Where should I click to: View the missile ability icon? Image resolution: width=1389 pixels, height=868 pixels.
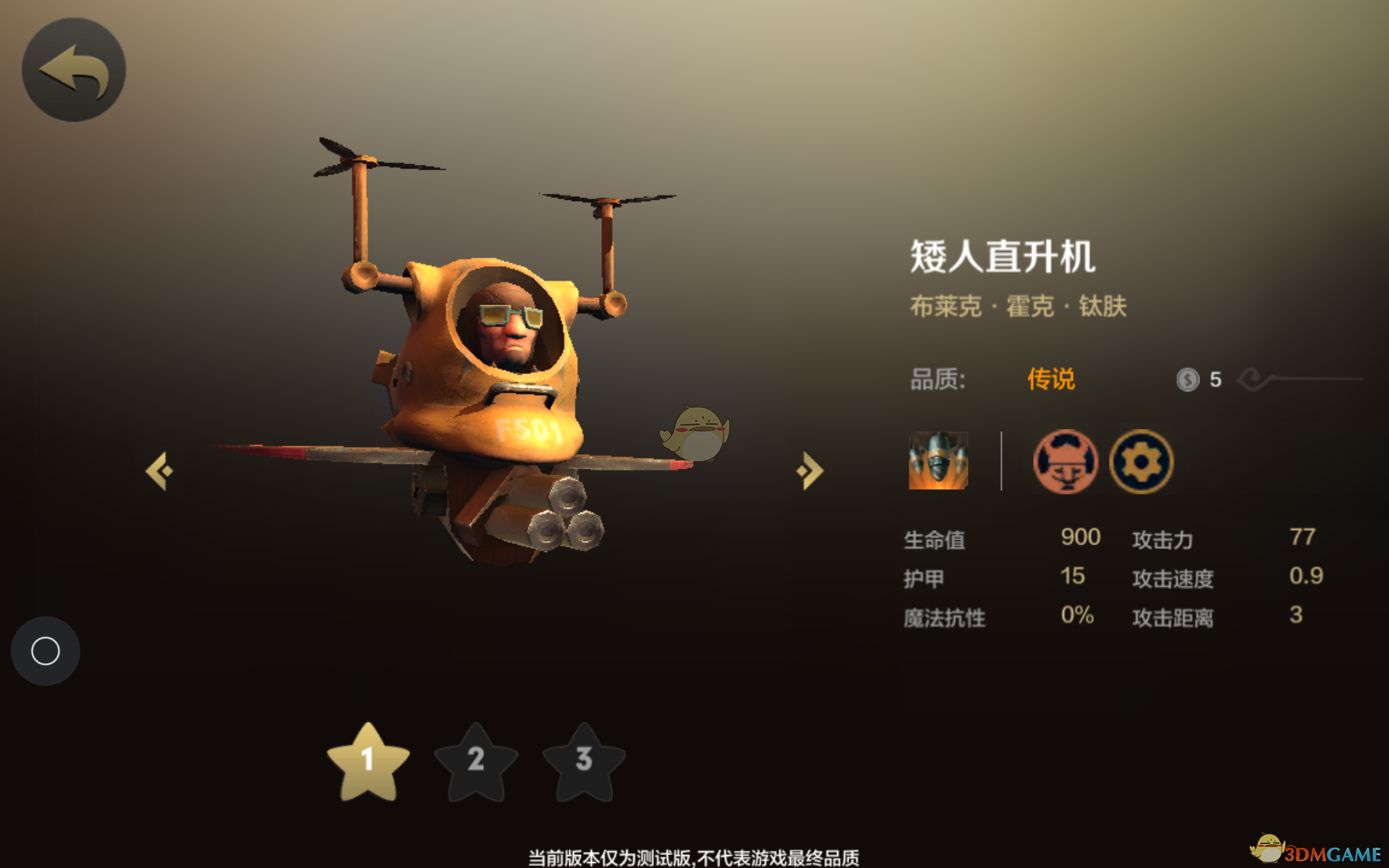[x=938, y=461]
